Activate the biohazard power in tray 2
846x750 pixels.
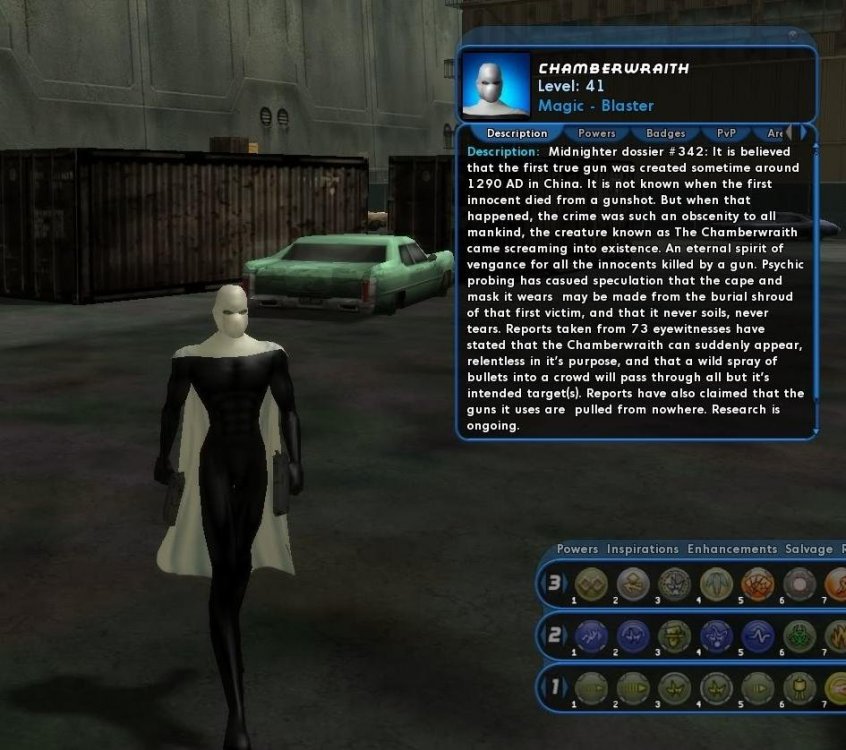click(x=799, y=636)
